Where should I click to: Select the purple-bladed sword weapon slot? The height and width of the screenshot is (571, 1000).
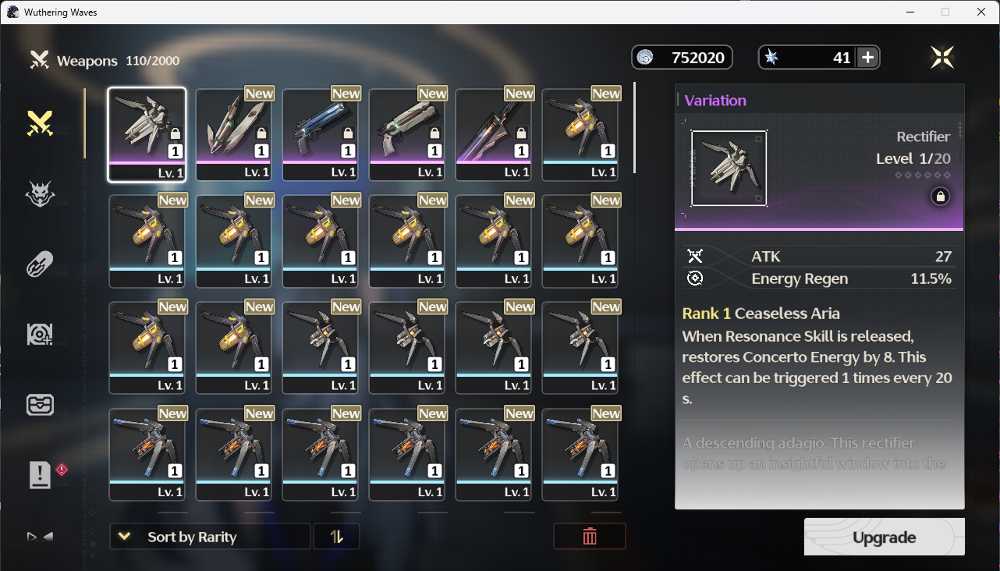click(494, 134)
